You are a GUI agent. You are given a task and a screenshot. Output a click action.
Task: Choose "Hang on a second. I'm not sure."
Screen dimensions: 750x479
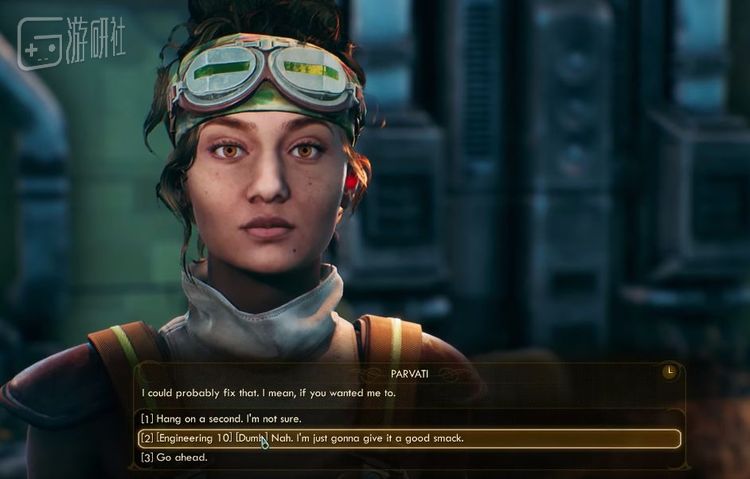(x=221, y=419)
